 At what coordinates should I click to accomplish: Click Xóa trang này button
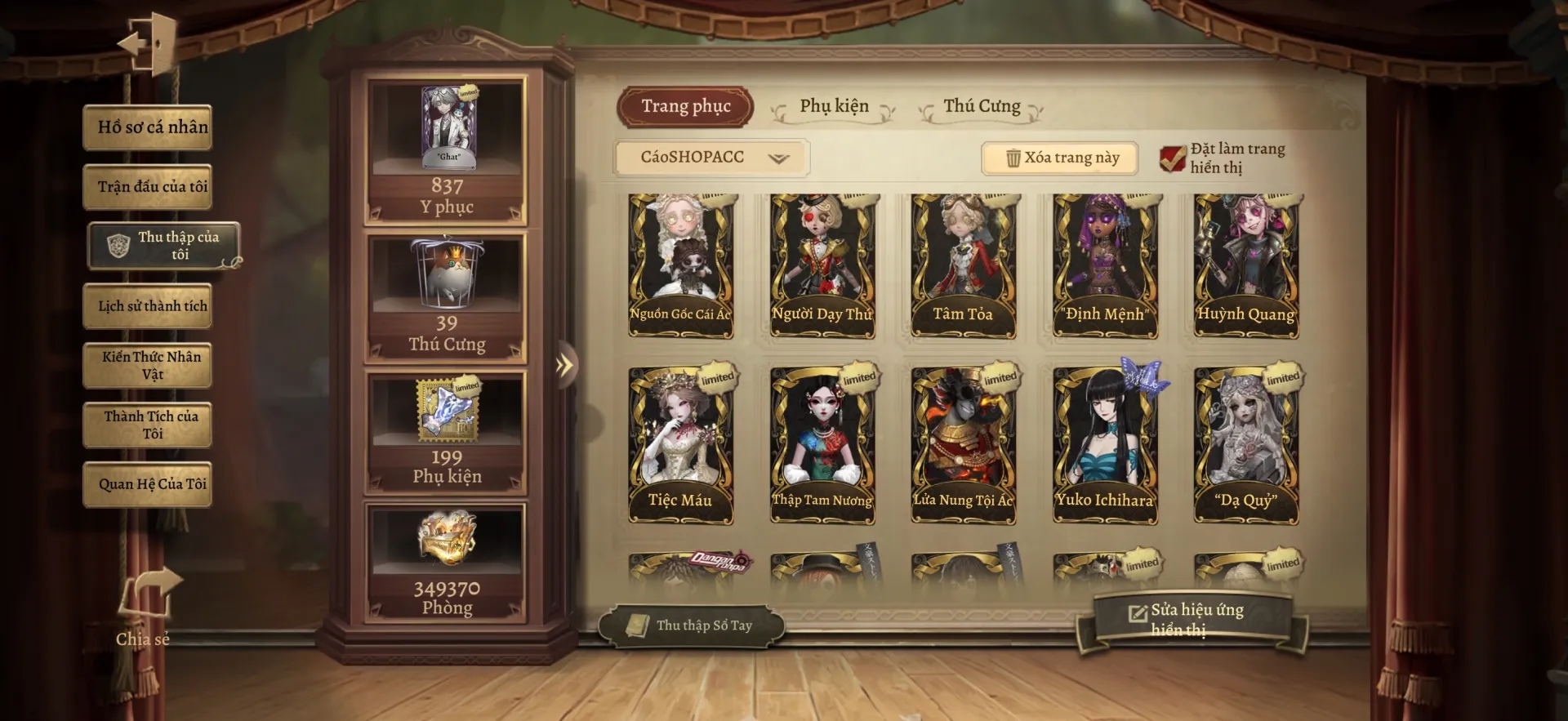click(1060, 158)
